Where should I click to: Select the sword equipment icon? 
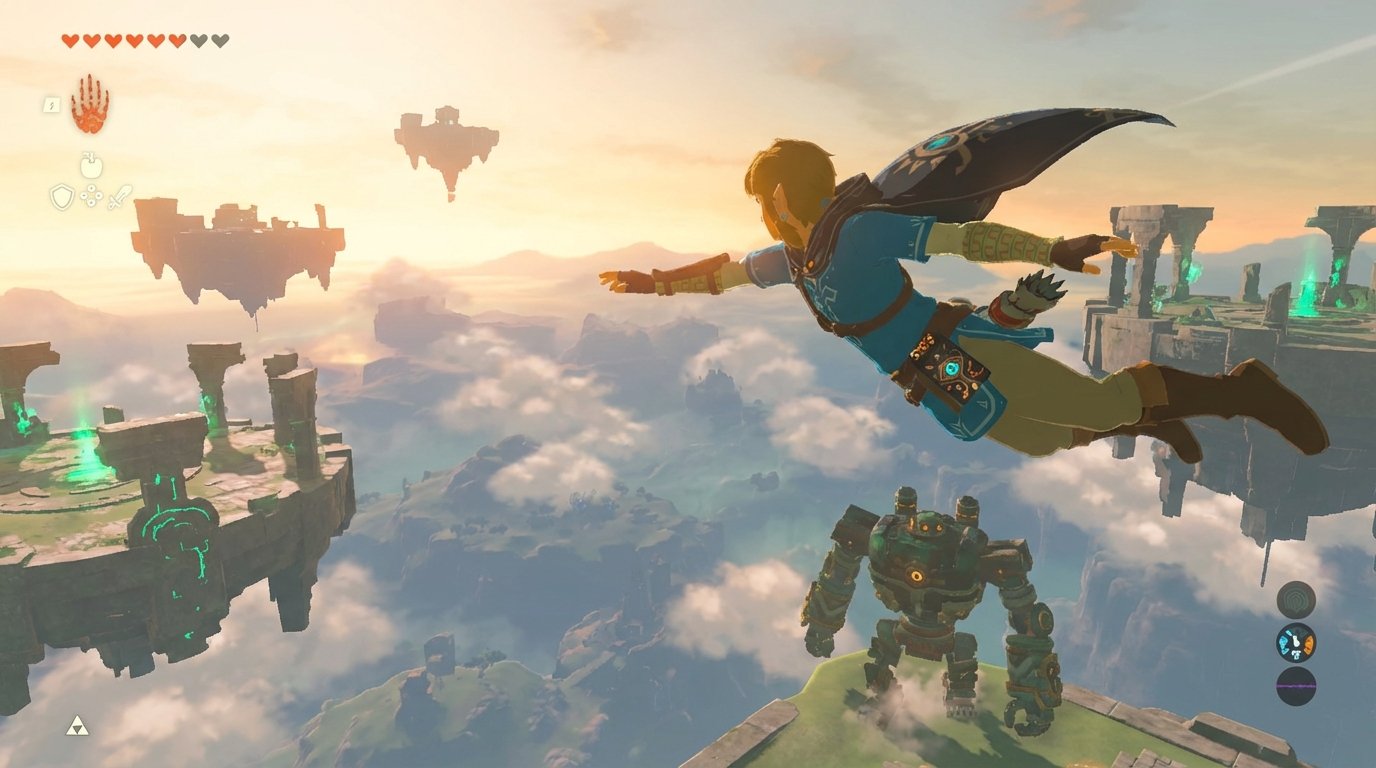tap(121, 197)
